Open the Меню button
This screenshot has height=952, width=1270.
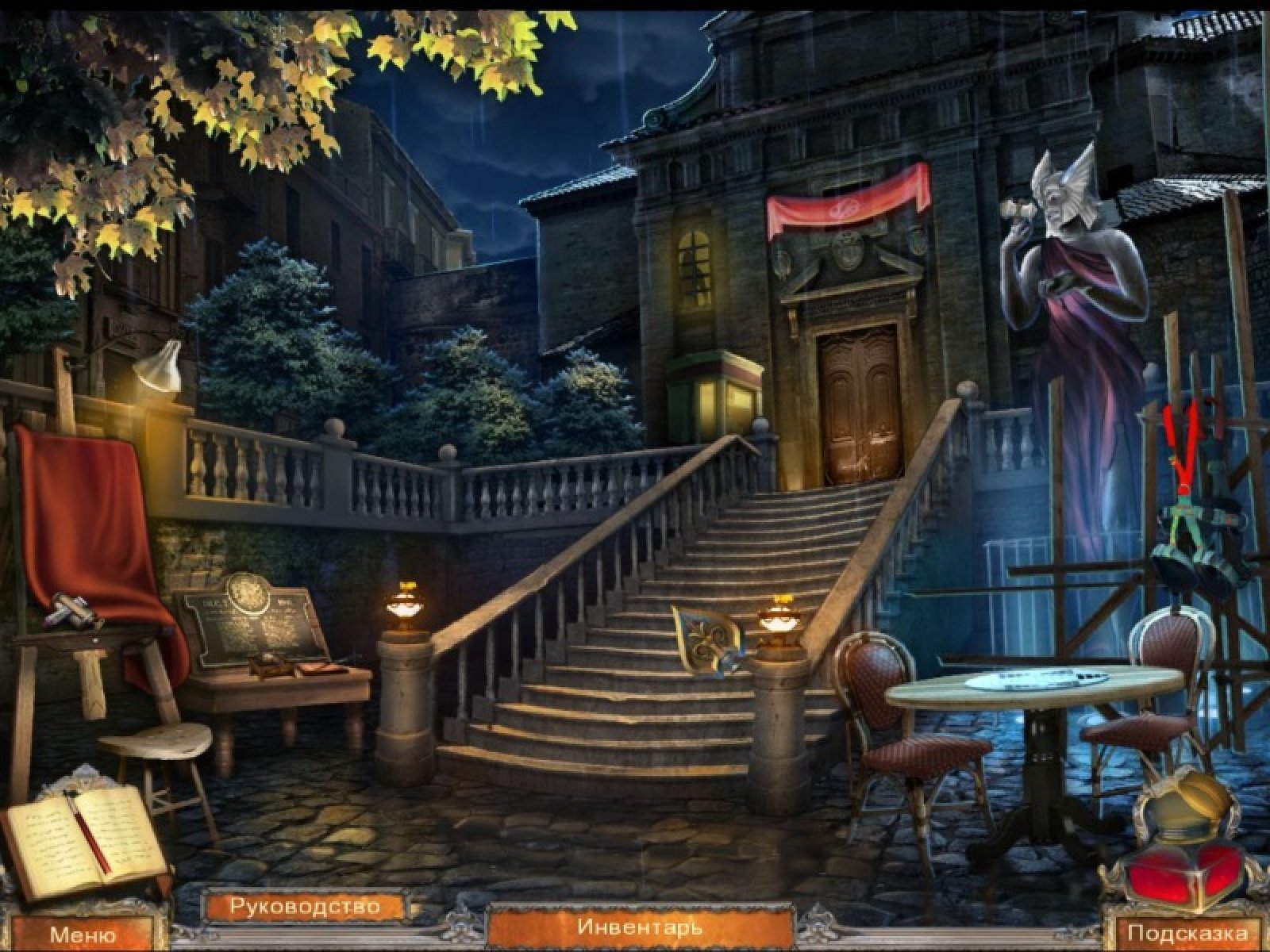83,935
